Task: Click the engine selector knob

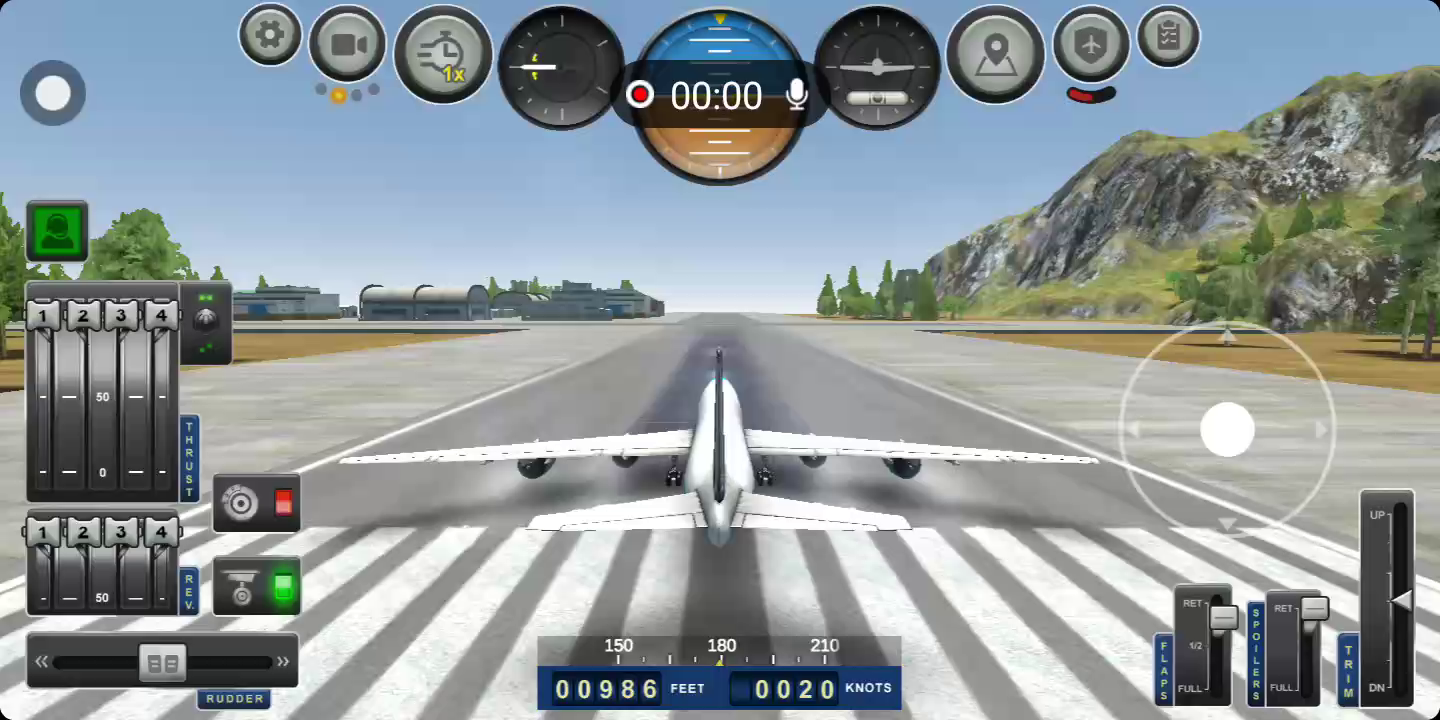Action: [x=206, y=320]
